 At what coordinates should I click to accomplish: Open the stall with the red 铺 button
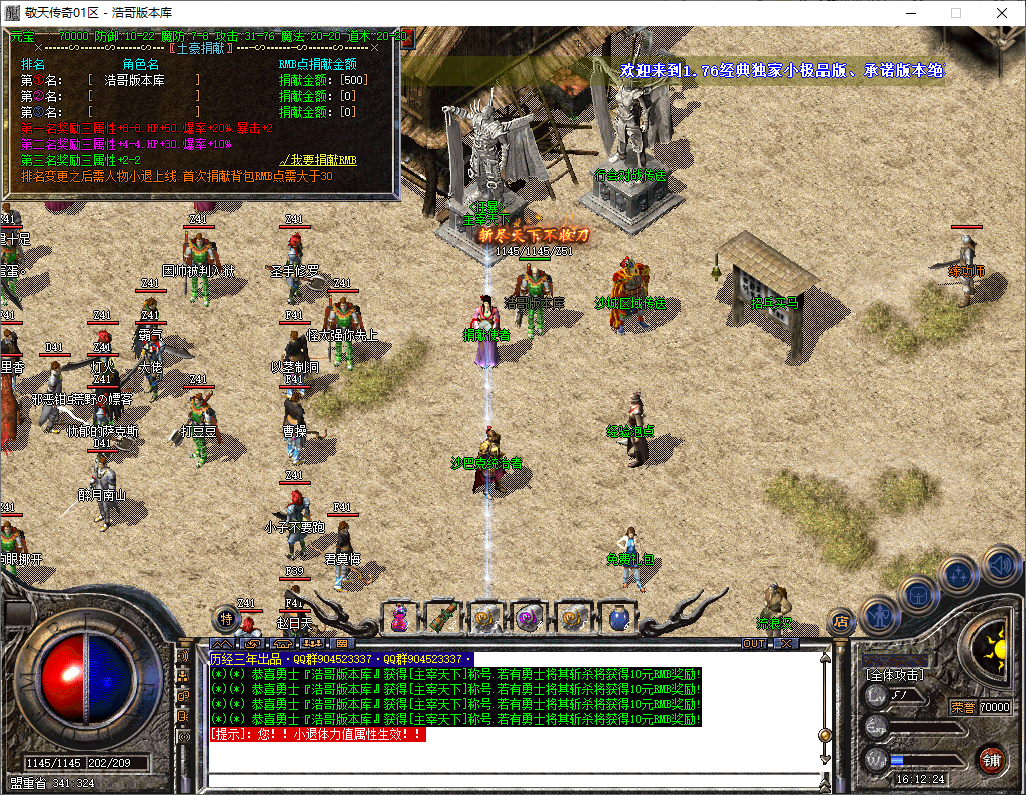click(991, 759)
